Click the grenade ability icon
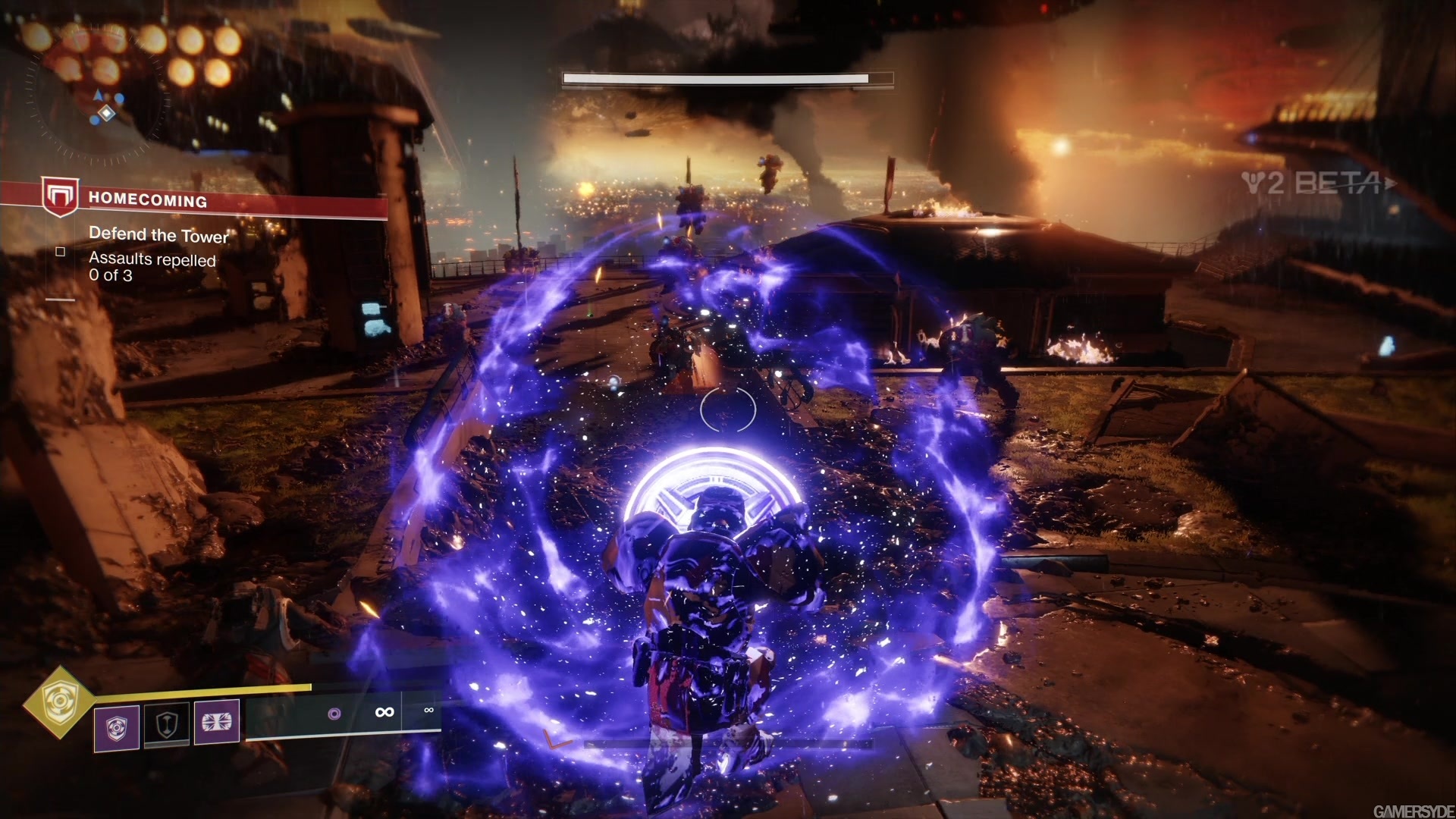The width and height of the screenshot is (1456, 819). pyautogui.click(x=217, y=724)
